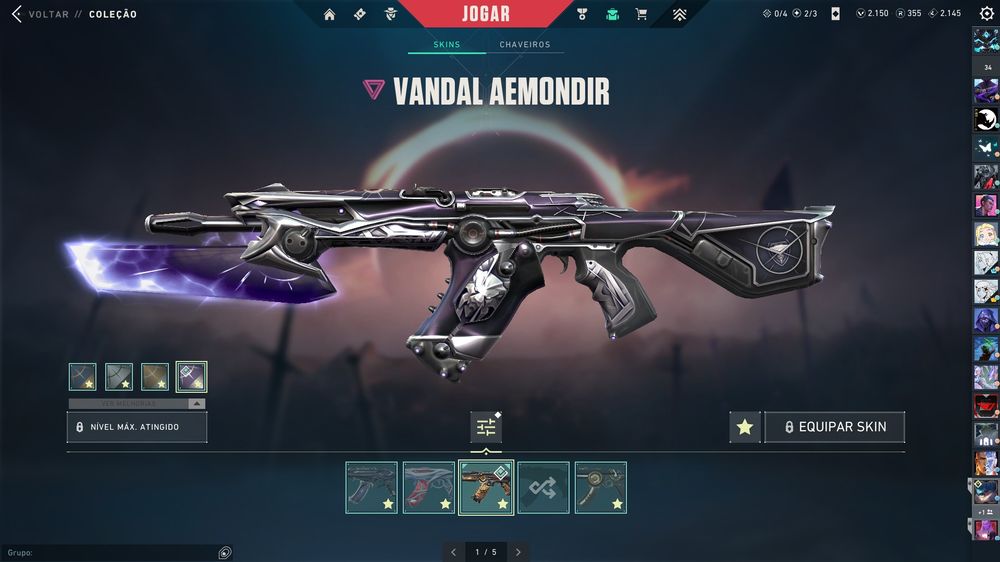
Task: Choose the random shuffle skin tile
Action: click(x=543, y=488)
